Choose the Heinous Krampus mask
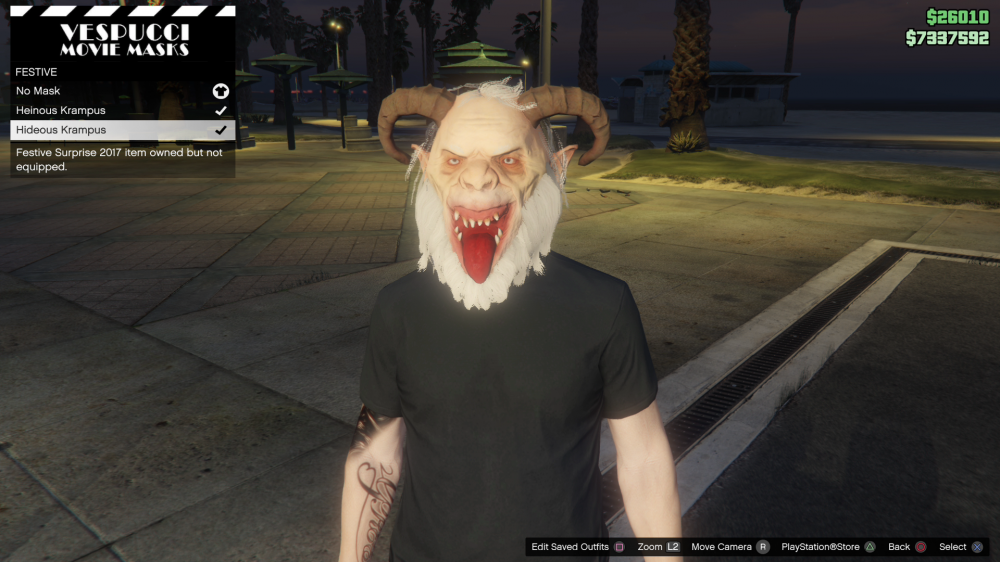This screenshot has height=562, width=1000. 122,110
